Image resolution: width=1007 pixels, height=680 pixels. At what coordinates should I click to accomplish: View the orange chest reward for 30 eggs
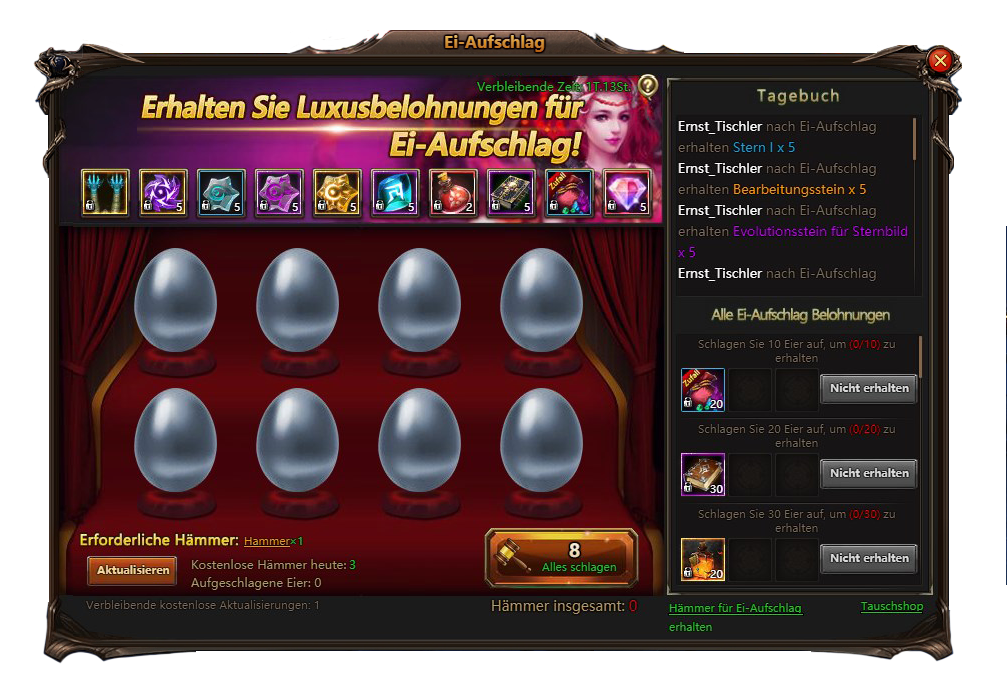click(x=703, y=559)
